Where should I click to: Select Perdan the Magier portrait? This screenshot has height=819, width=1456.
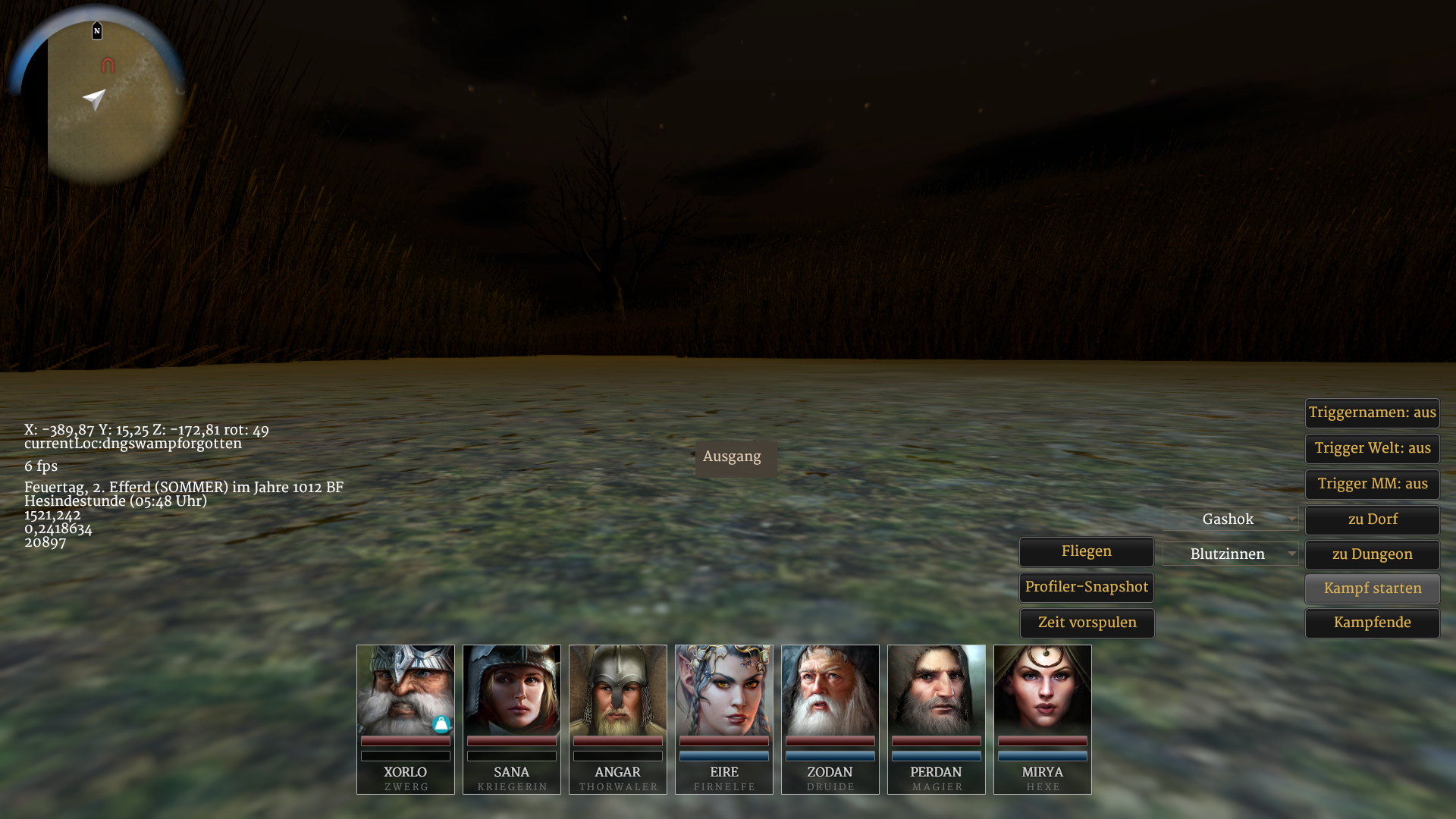pos(937,690)
